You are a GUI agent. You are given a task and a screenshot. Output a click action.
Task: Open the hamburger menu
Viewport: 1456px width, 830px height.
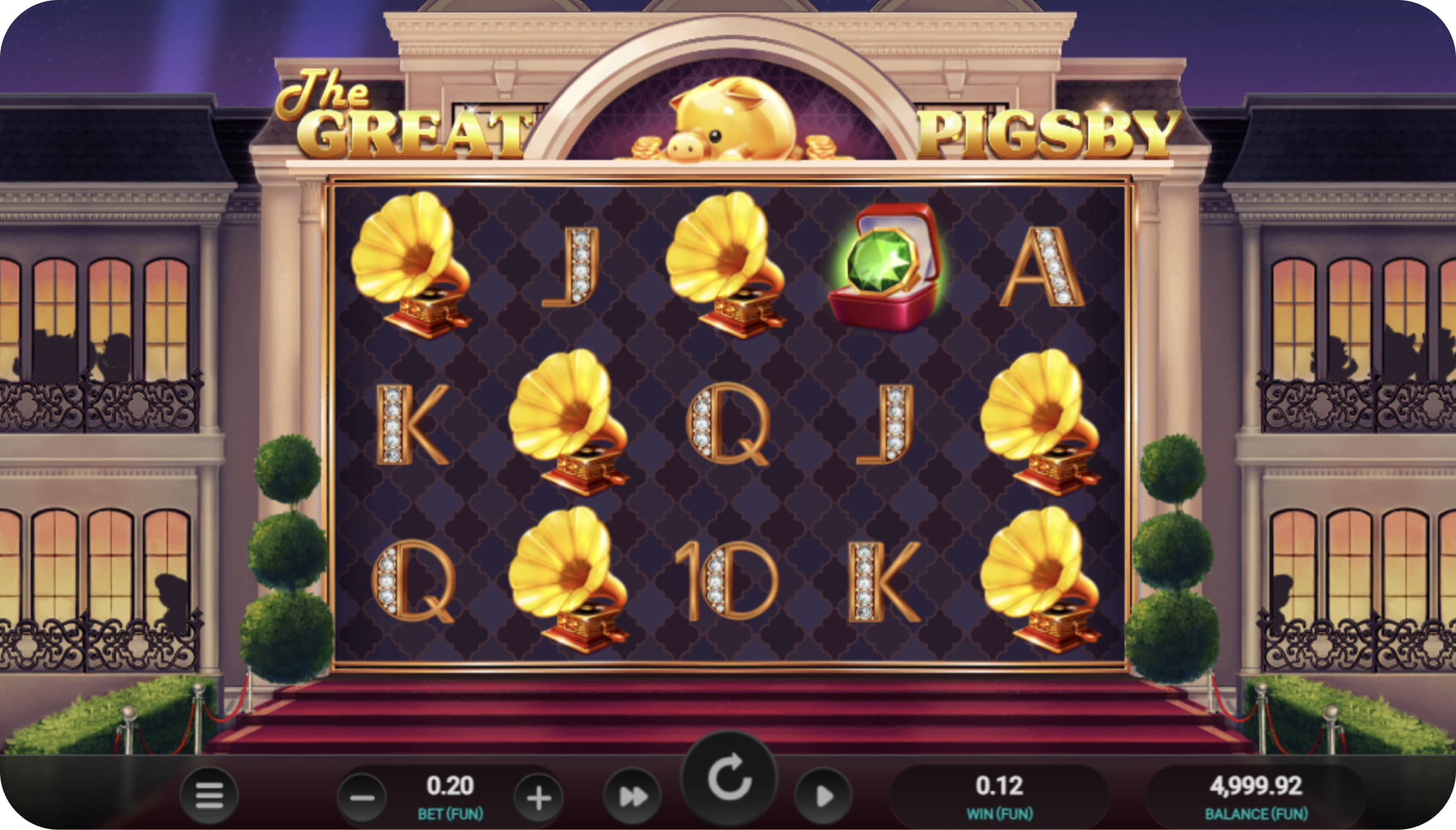click(209, 795)
